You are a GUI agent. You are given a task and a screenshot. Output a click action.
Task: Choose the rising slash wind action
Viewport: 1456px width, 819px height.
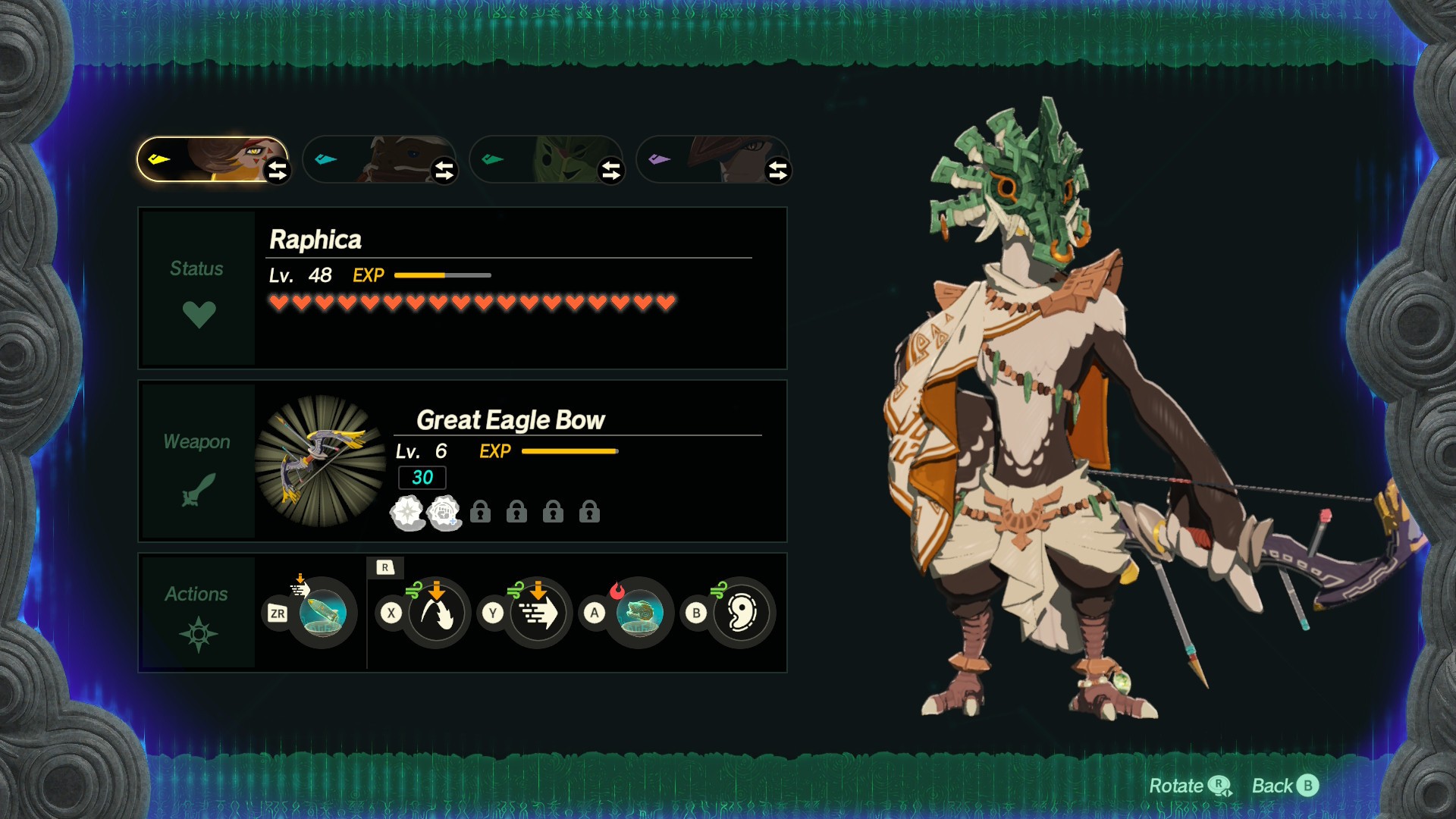(x=436, y=613)
